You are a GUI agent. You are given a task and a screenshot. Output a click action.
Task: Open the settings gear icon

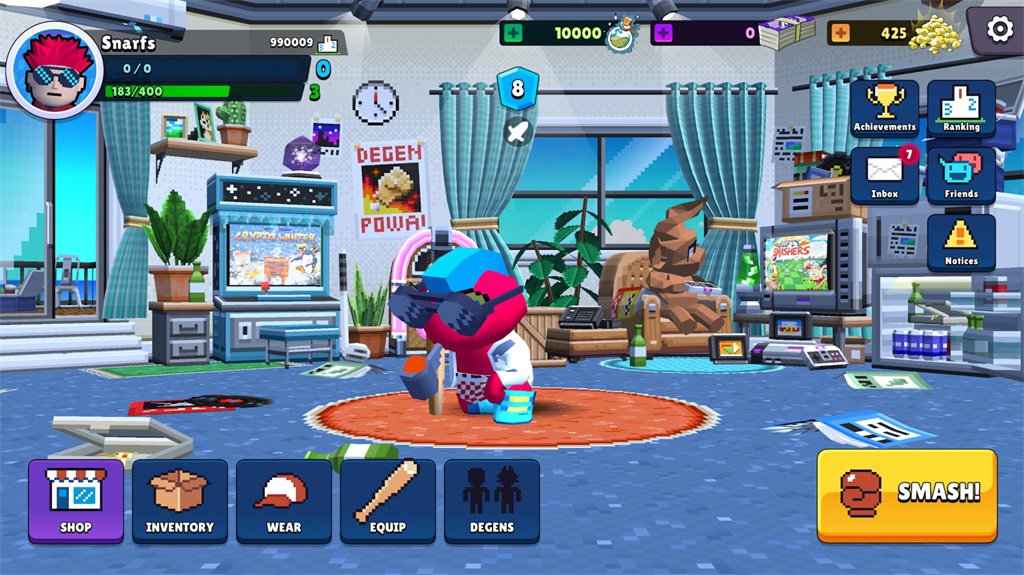click(x=999, y=30)
